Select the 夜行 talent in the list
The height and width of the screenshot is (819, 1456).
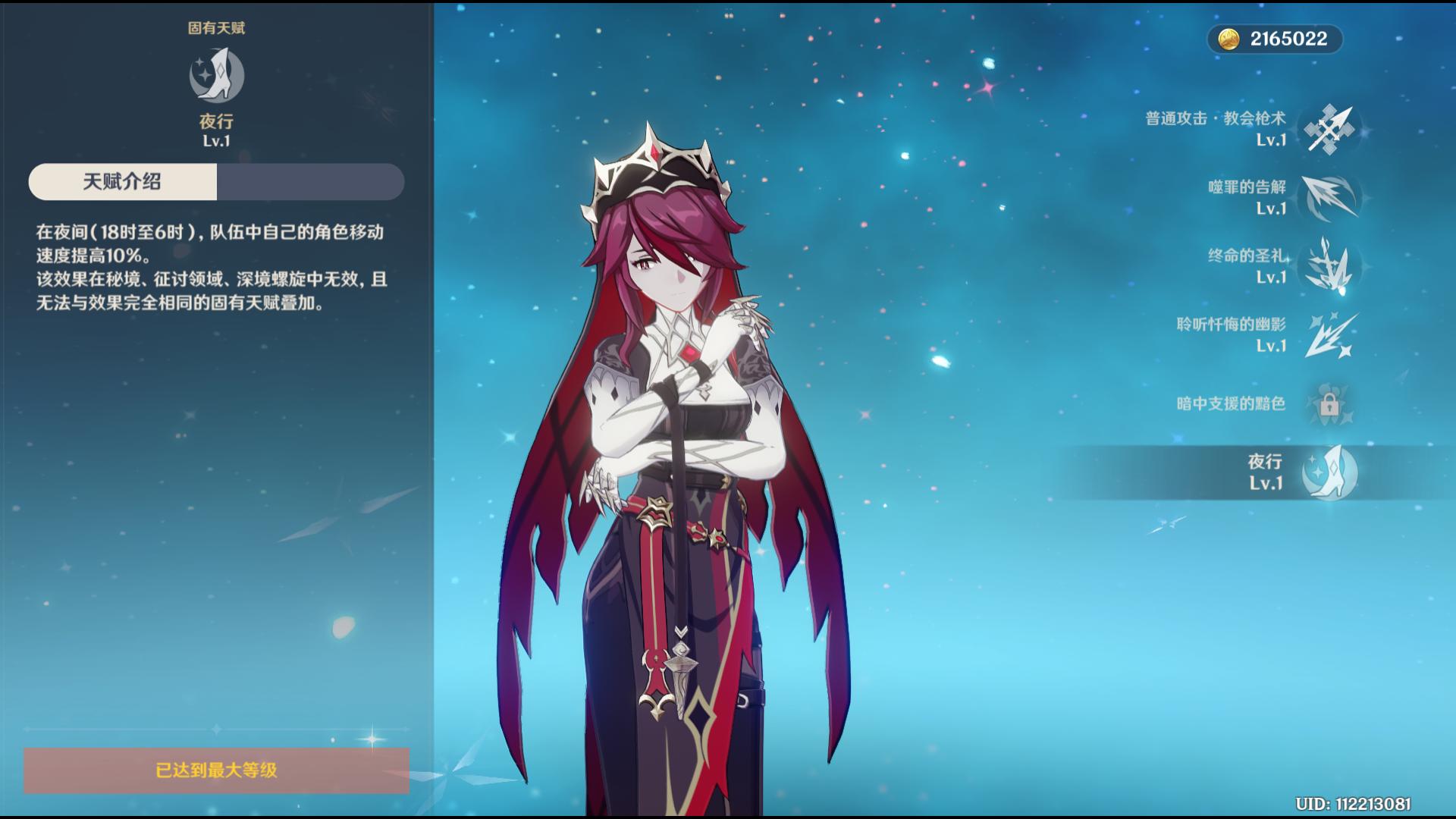pyautogui.click(x=1329, y=472)
